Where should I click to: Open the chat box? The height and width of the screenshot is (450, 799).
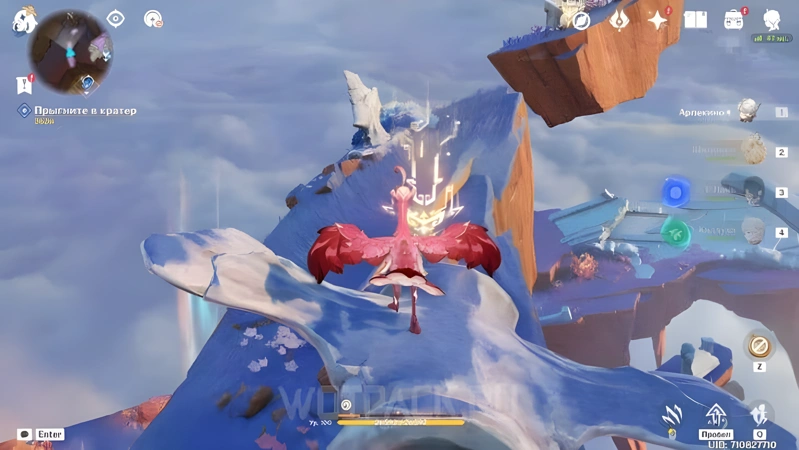click(x=24, y=434)
